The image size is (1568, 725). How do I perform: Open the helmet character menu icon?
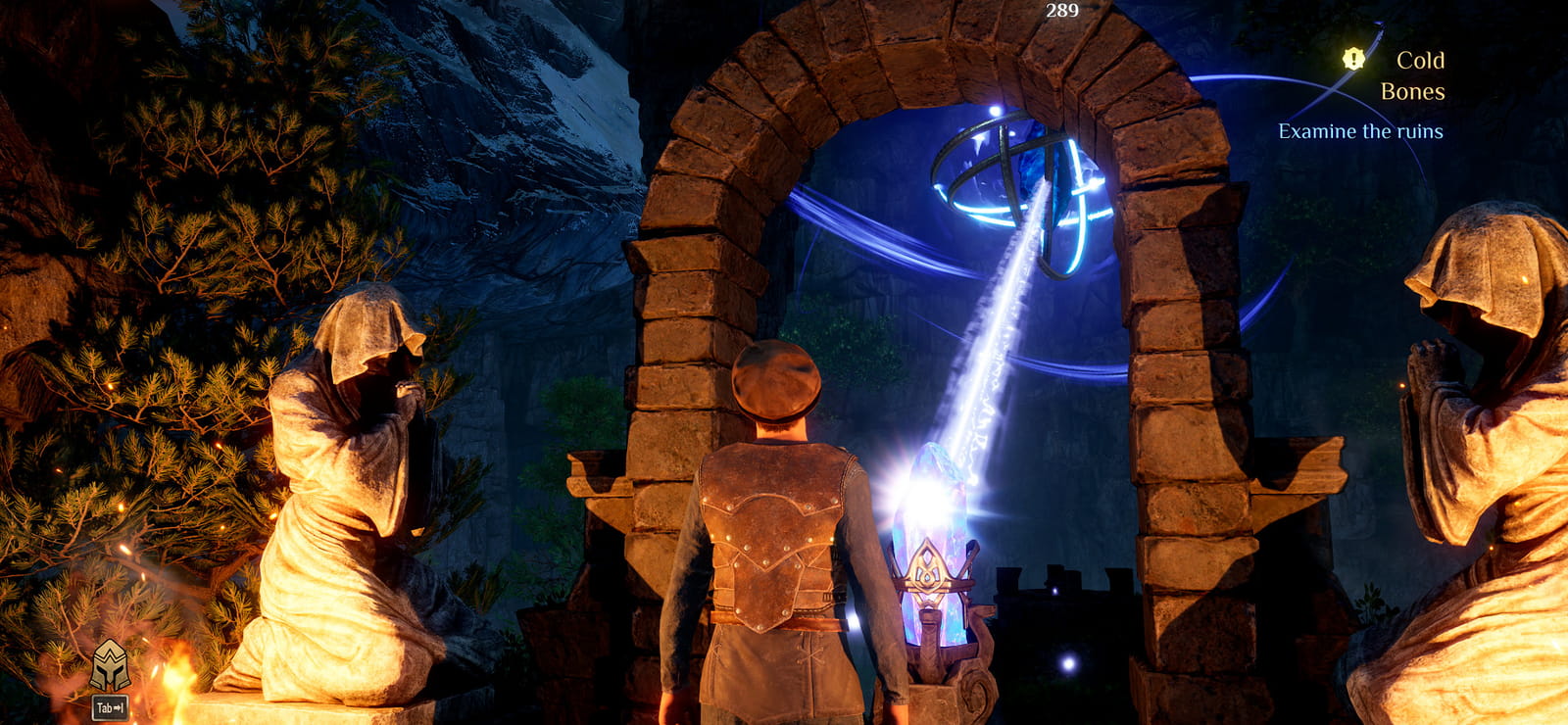tap(110, 667)
